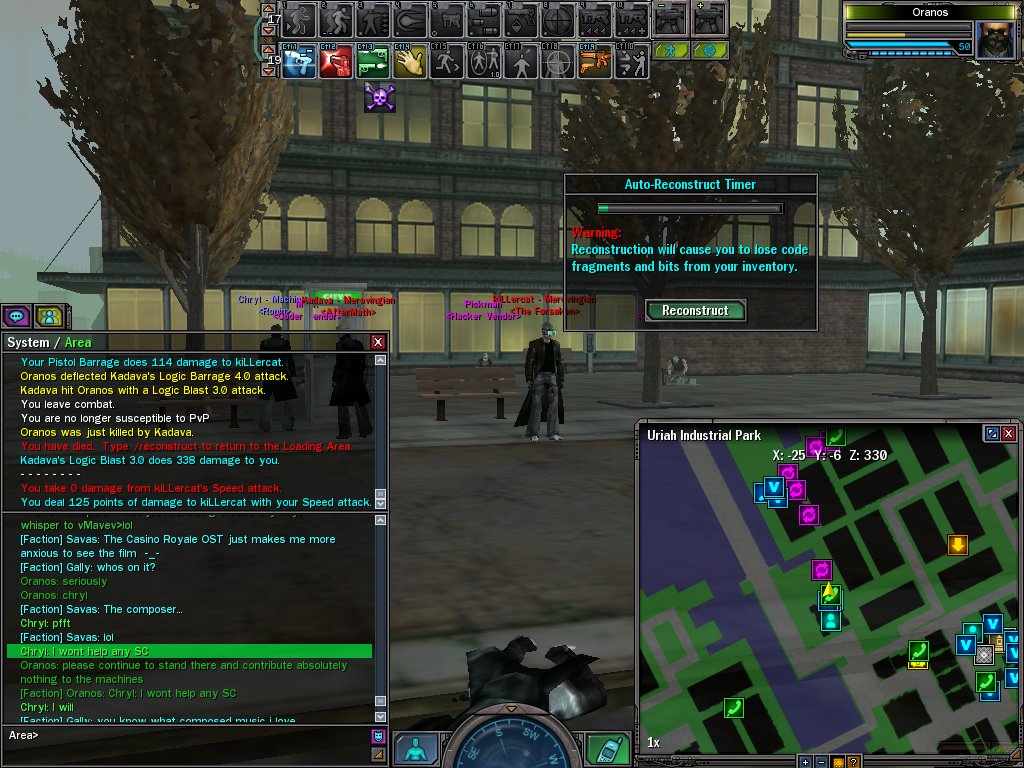Select the Area chat tab label
This screenshot has height=768, width=1024.
pos(78,342)
